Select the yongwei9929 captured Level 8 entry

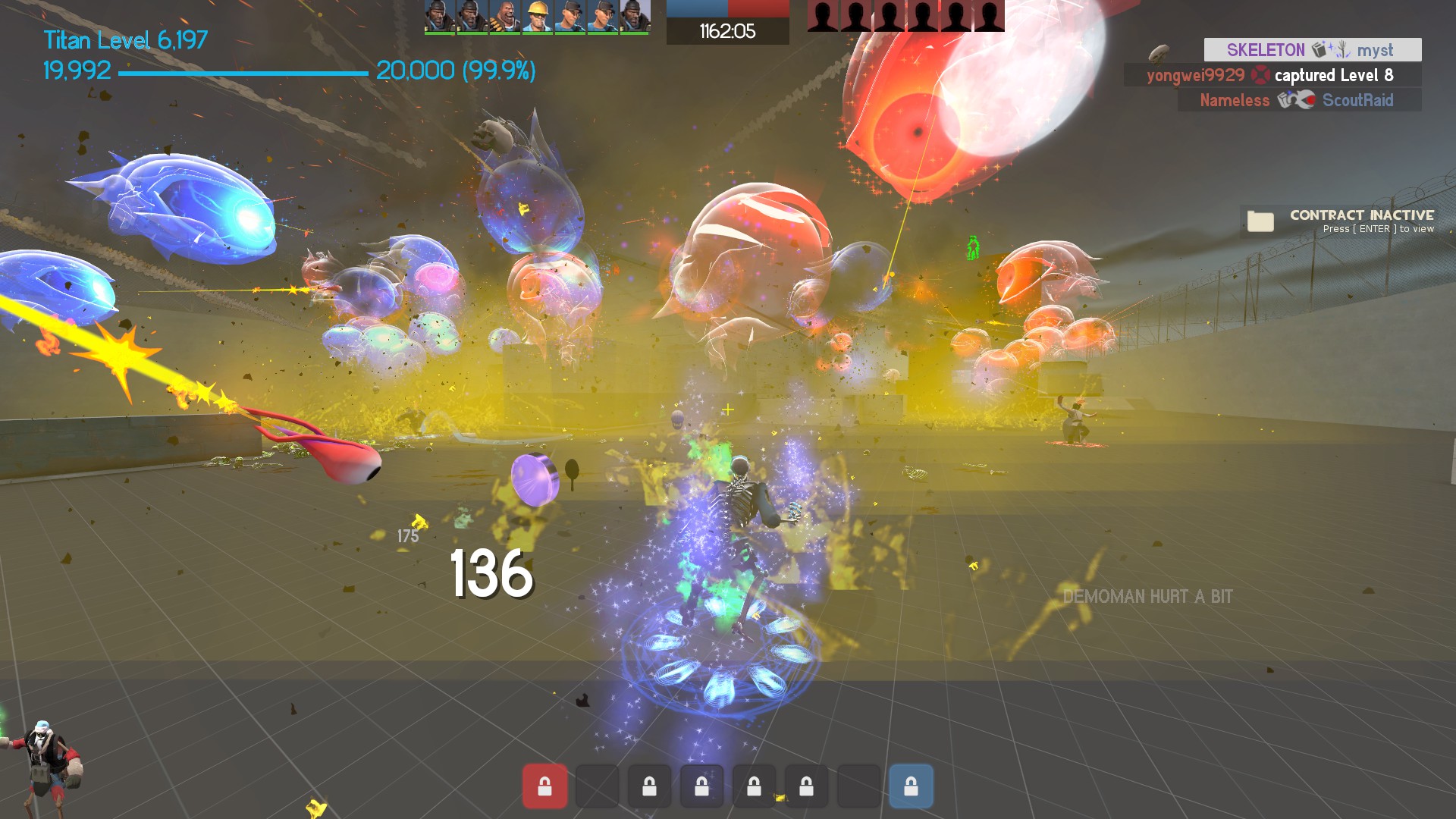coord(1272,75)
